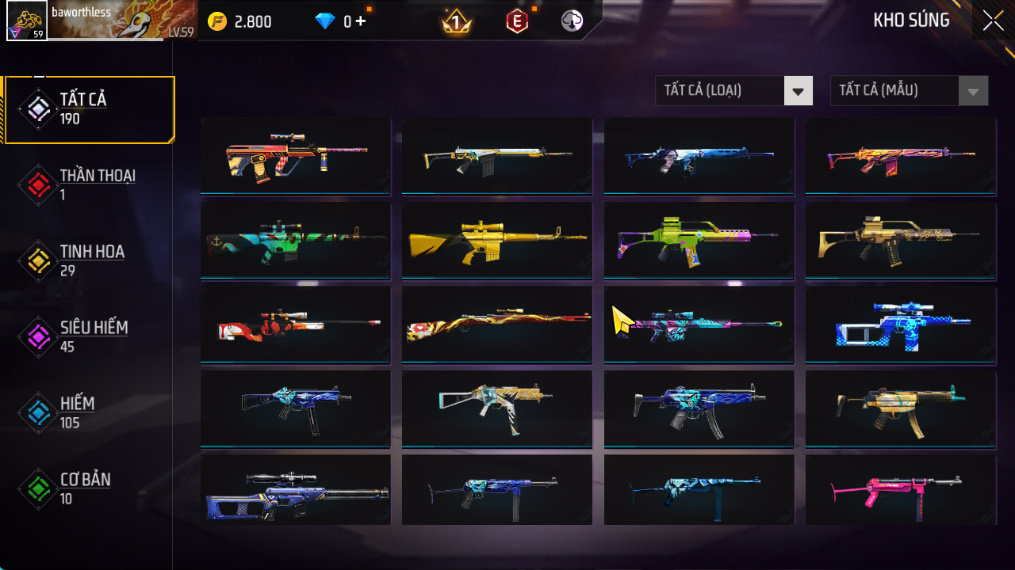1015x570 pixels.
Task: Pick the lime green assault rifle skin
Action: (698, 240)
